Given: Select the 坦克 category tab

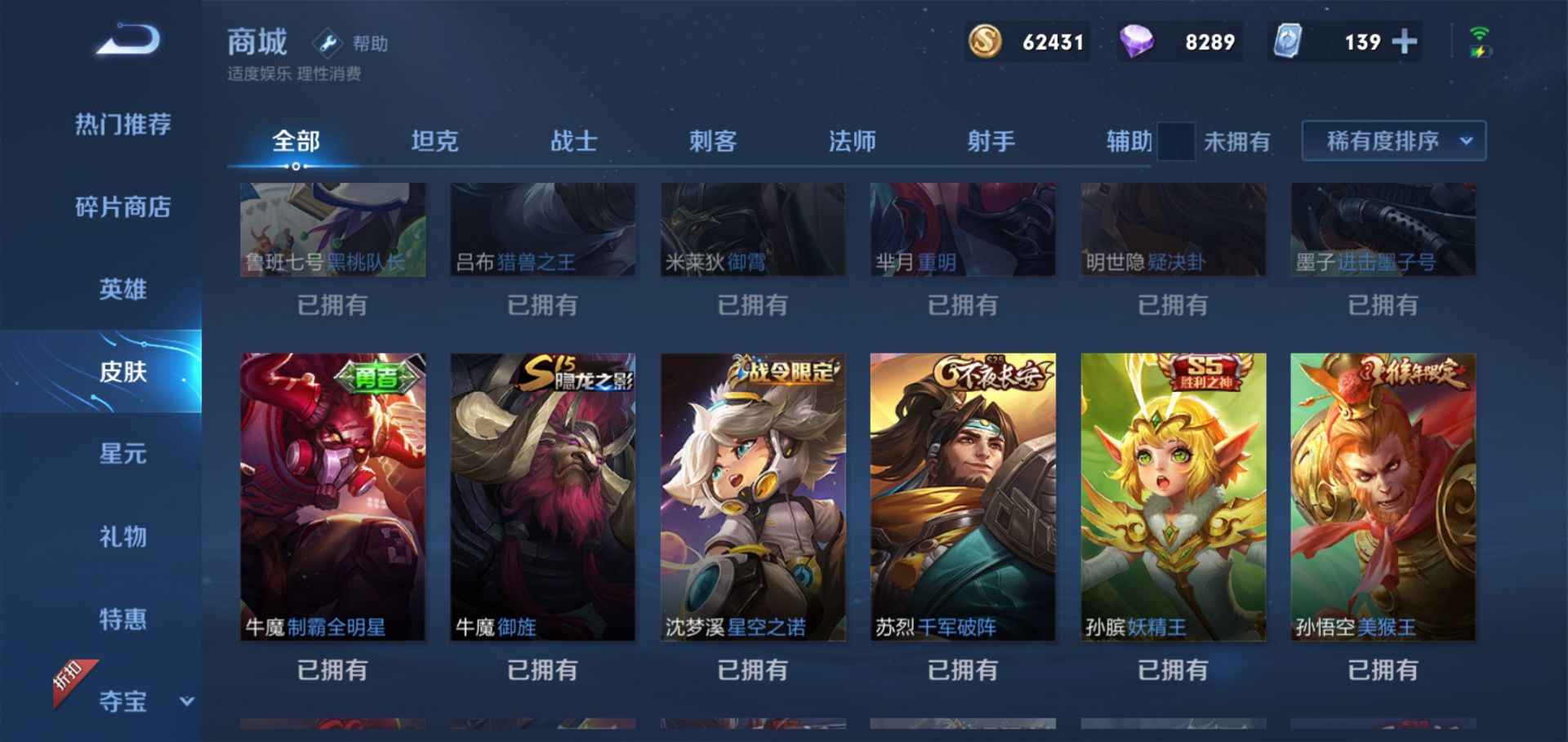Looking at the screenshot, I should point(435,140).
